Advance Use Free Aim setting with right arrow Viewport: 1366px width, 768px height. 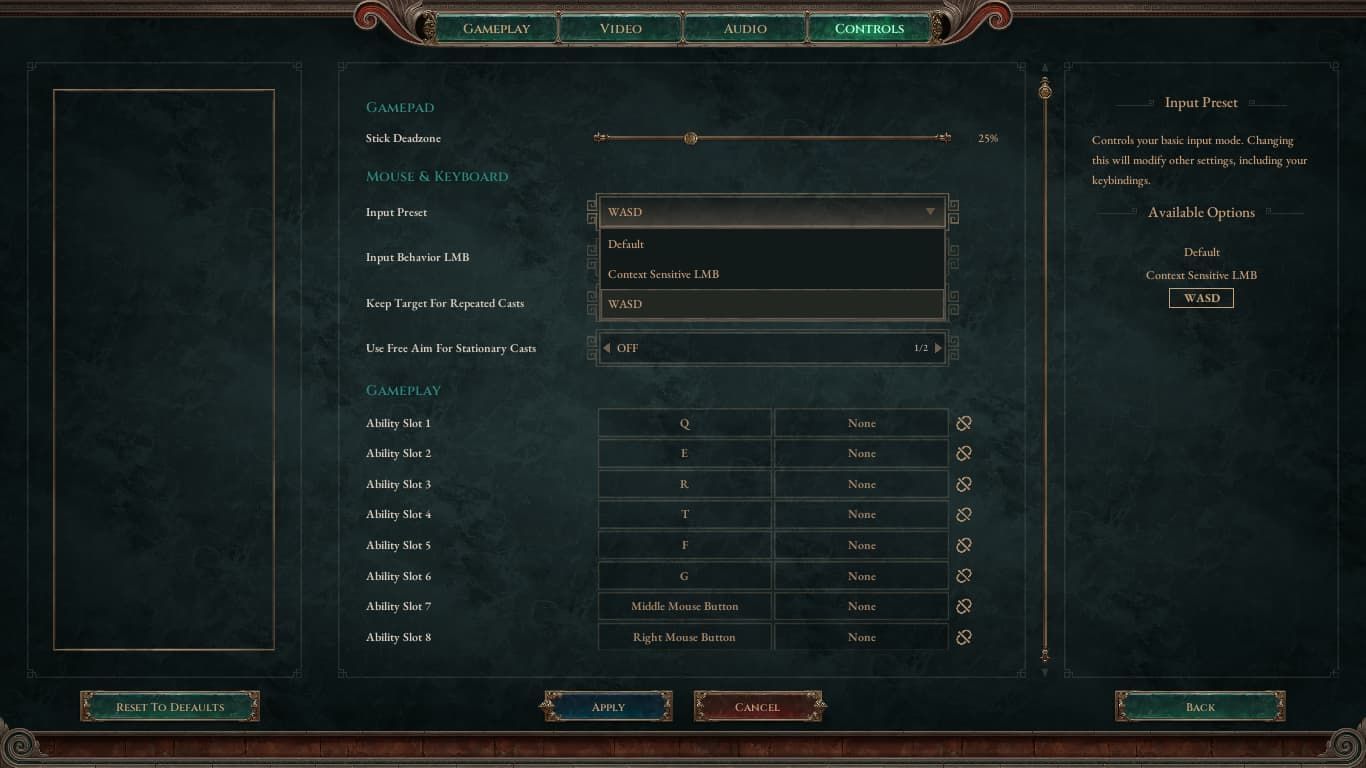click(x=937, y=347)
